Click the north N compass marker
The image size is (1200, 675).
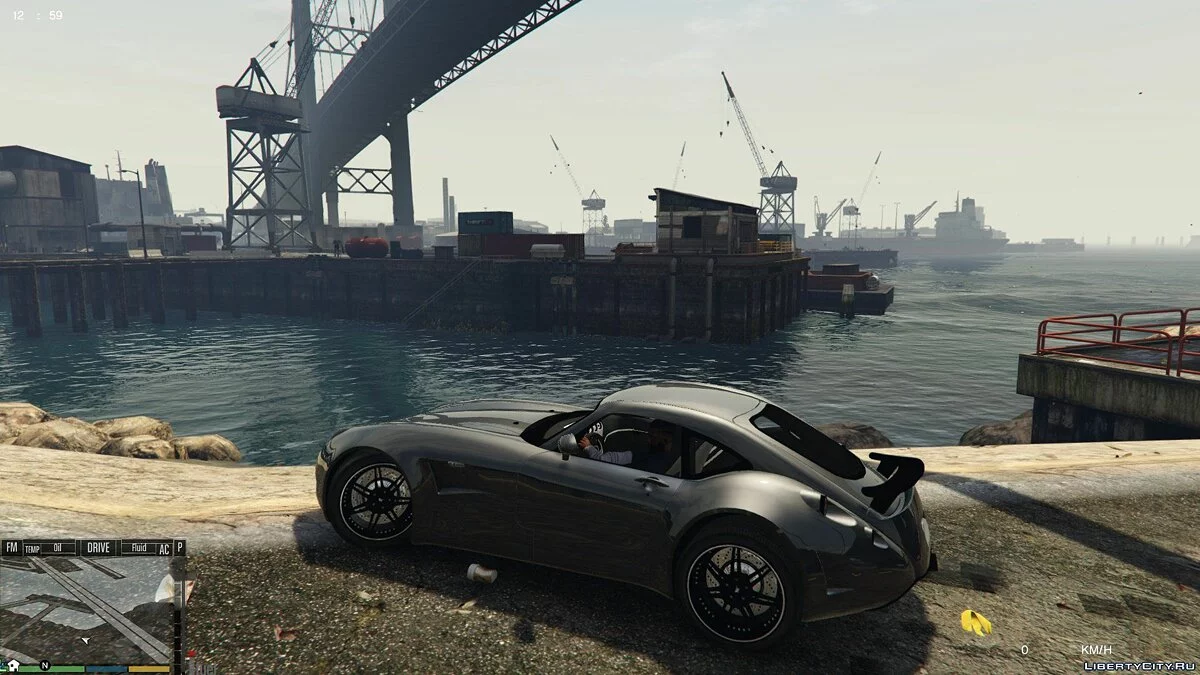44,664
